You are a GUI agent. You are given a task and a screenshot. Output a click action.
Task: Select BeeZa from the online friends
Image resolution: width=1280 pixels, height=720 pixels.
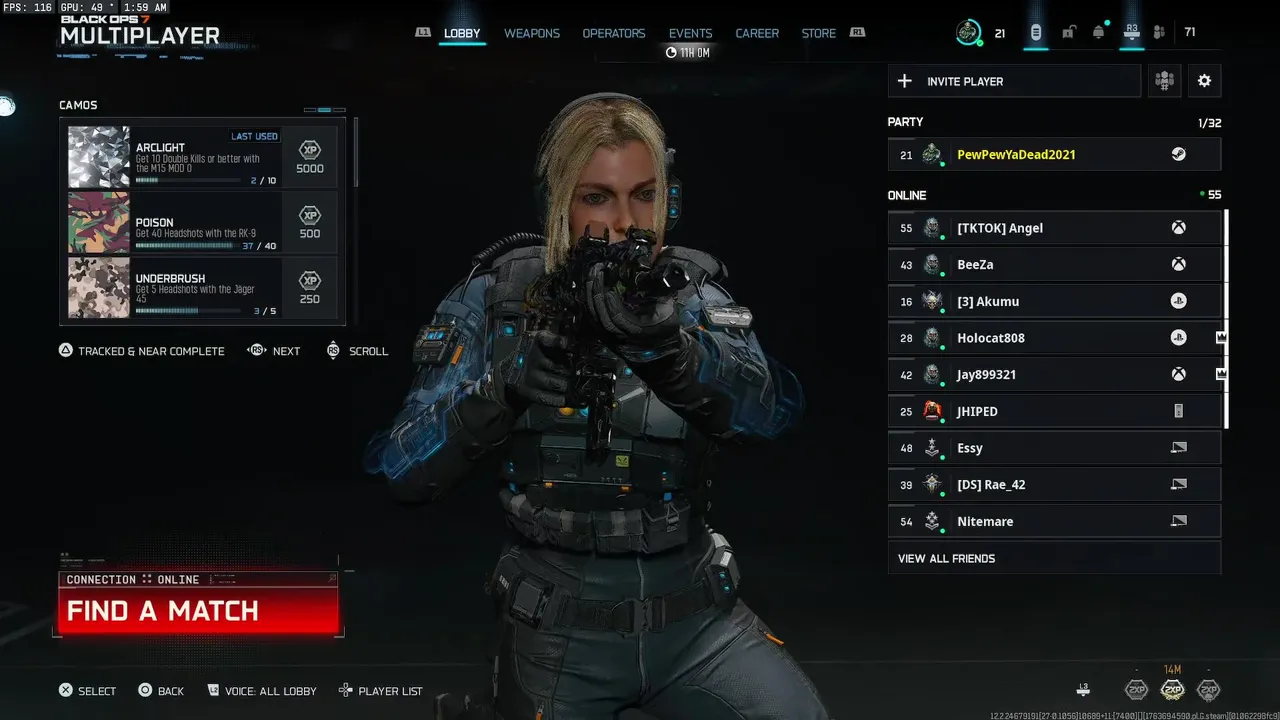1054,265
